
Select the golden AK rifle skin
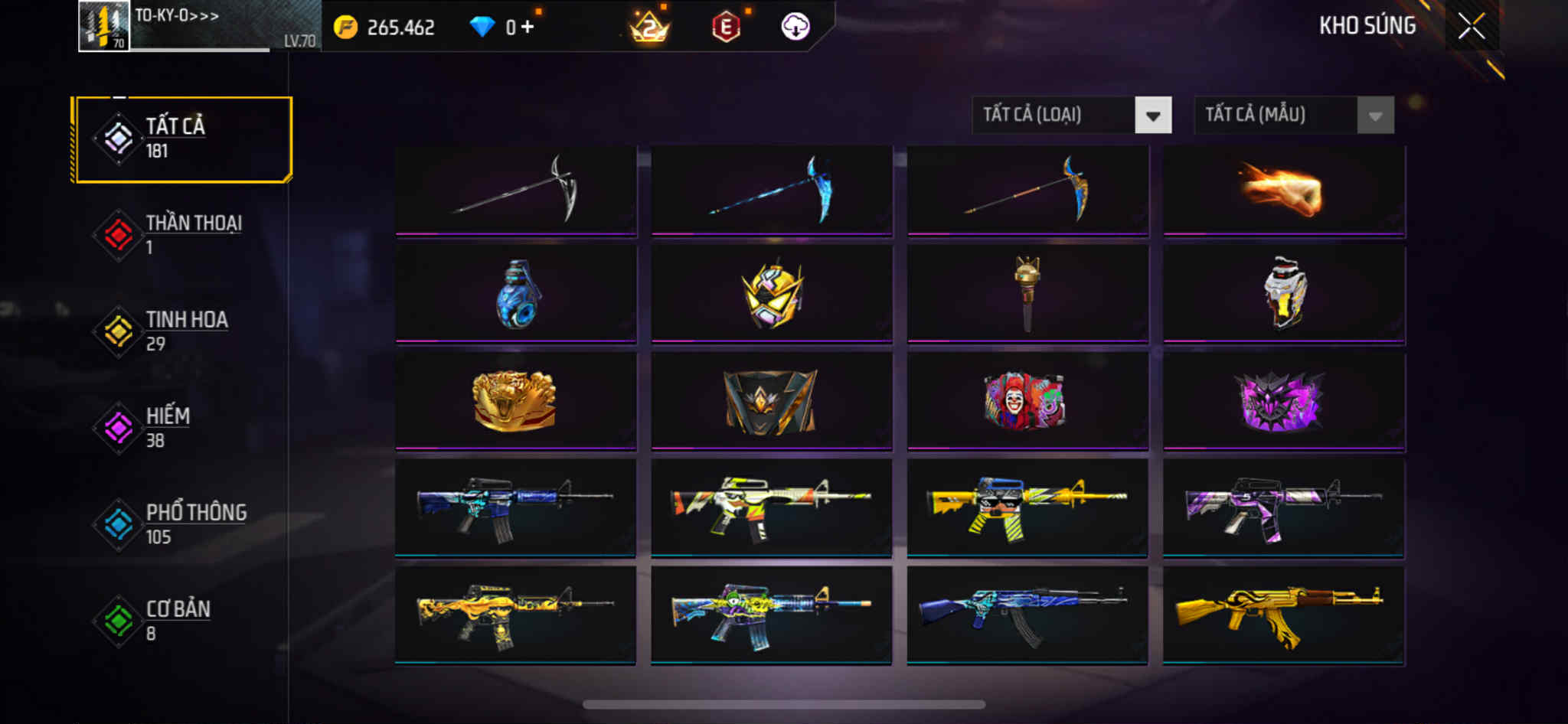point(1283,614)
